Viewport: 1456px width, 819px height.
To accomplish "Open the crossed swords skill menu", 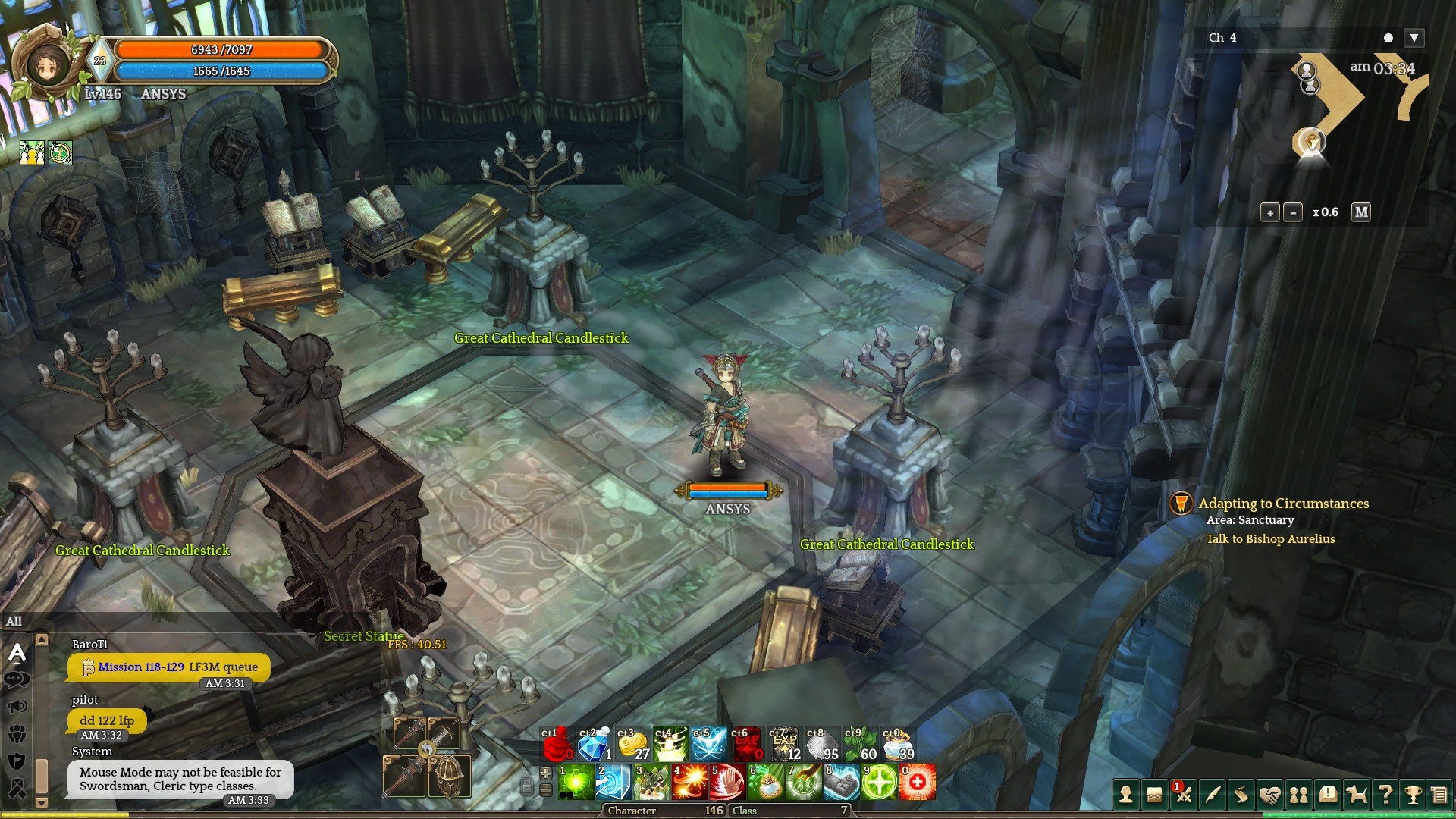I will [1183, 794].
